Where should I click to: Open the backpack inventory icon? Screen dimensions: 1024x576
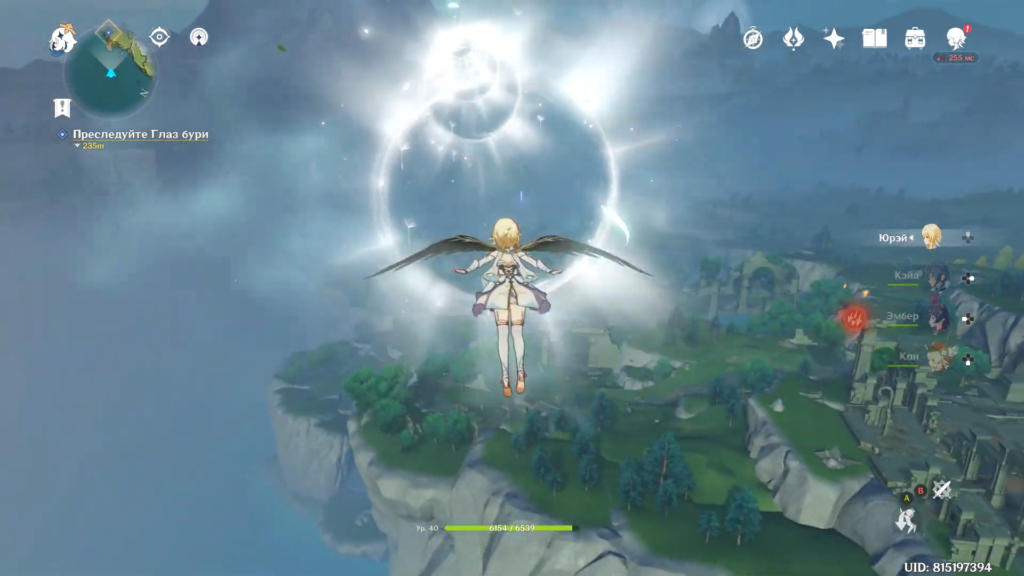[915, 38]
